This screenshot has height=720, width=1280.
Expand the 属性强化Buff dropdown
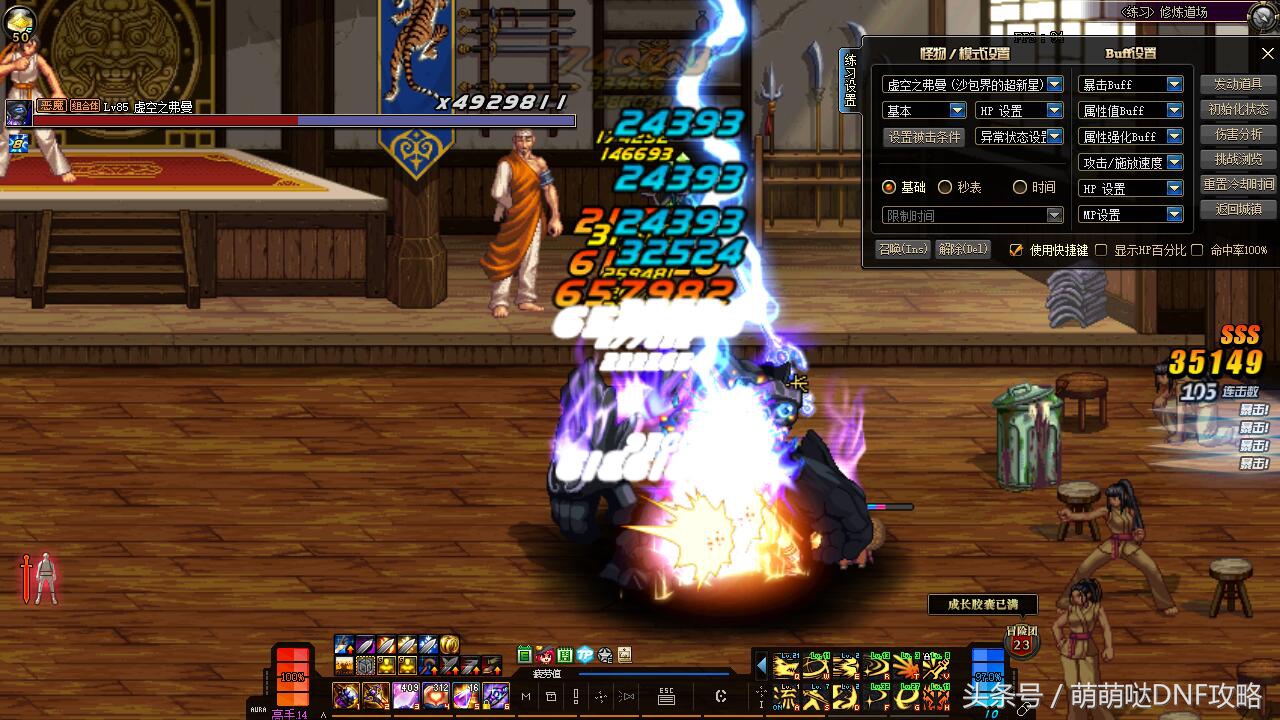[1174, 137]
